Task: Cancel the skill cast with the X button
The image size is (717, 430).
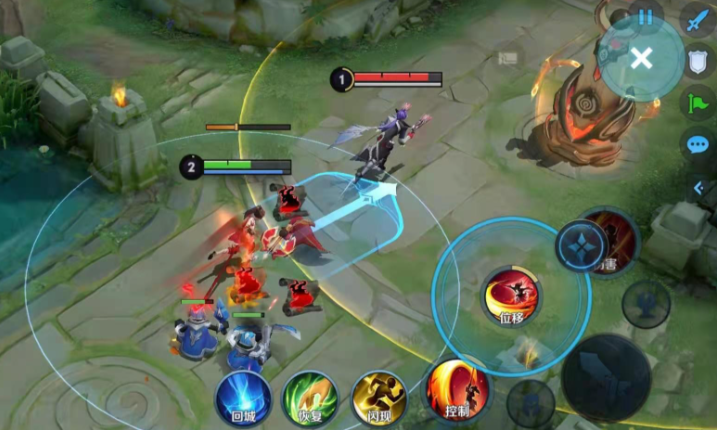Action: [x=641, y=58]
